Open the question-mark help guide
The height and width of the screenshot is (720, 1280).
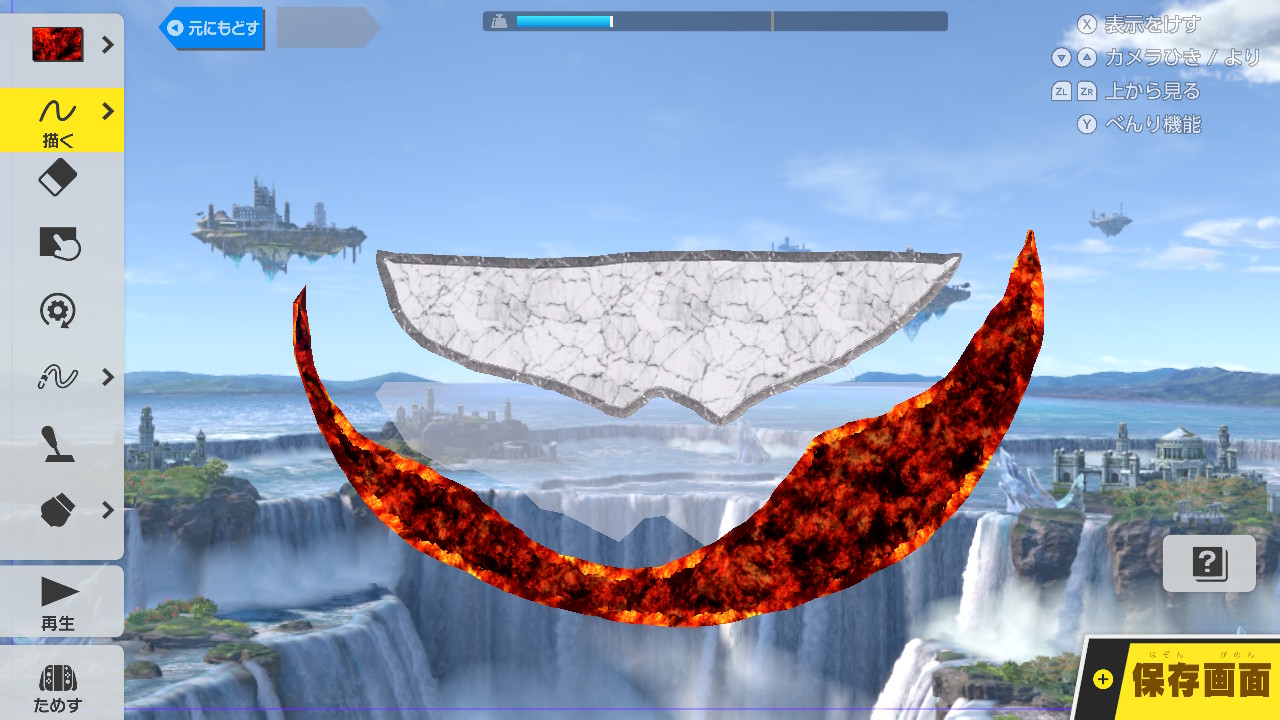click(1209, 563)
